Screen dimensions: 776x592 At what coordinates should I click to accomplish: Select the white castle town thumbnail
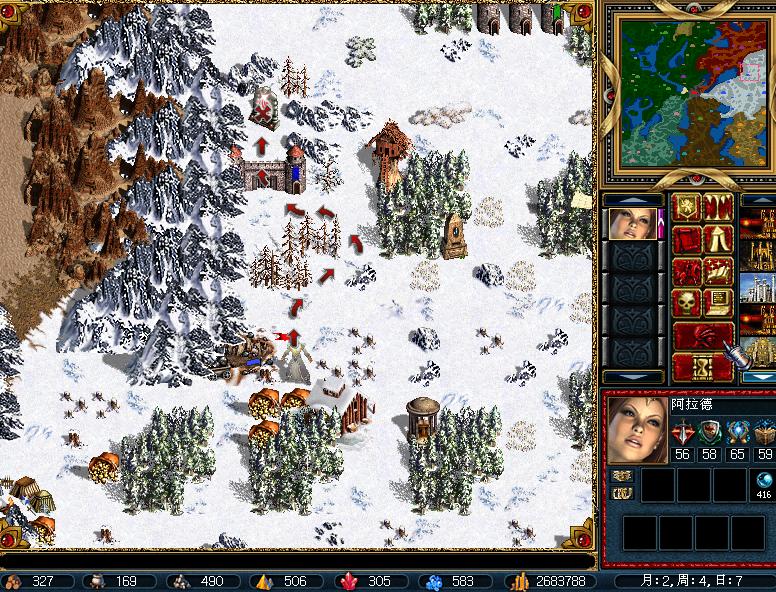click(x=757, y=289)
